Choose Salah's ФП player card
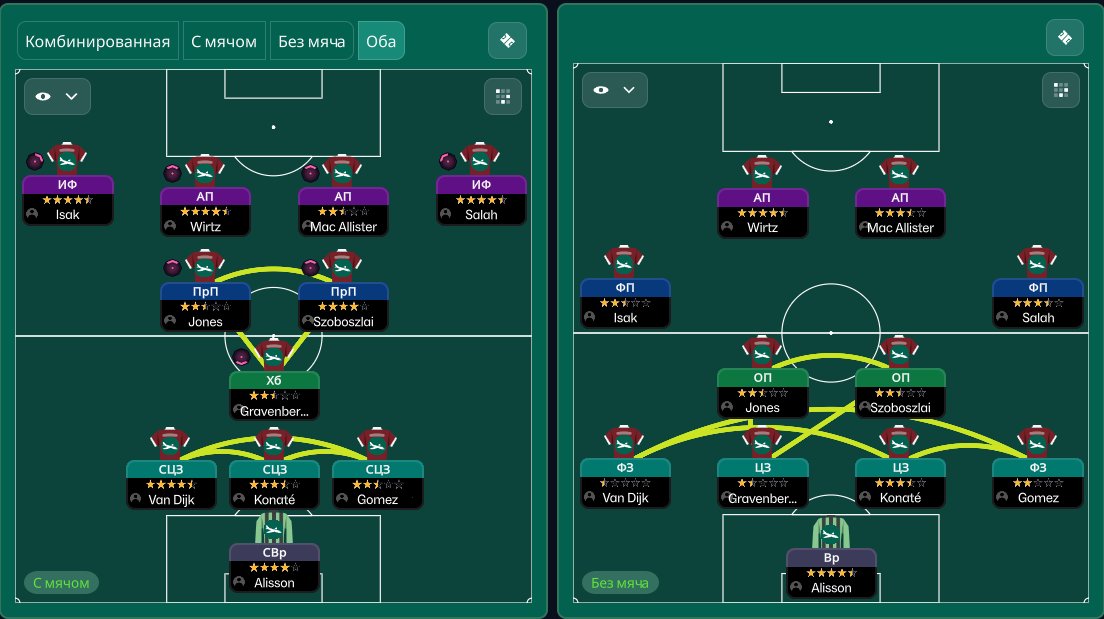The width and height of the screenshot is (1104, 619). click(1037, 302)
